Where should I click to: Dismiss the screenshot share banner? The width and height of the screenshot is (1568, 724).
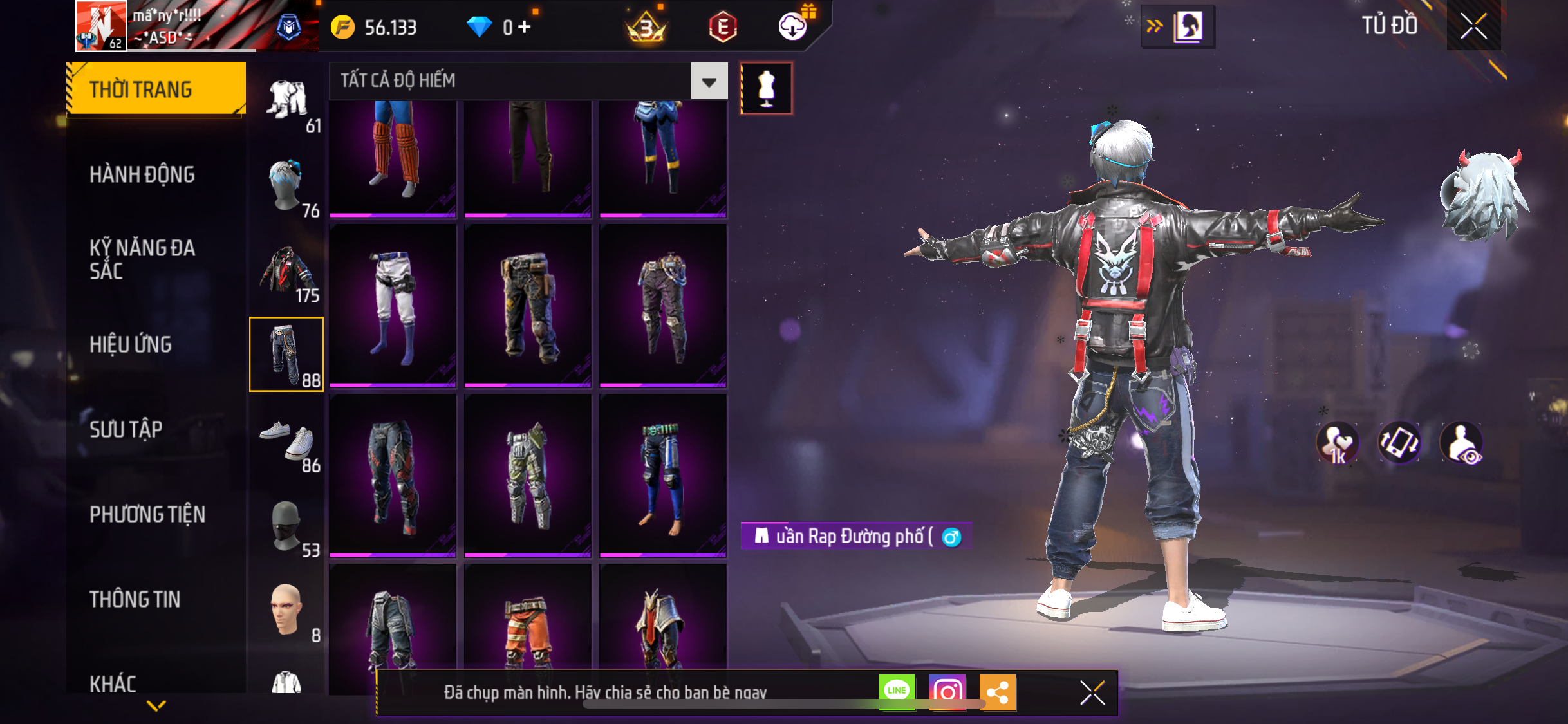click(1092, 692)
